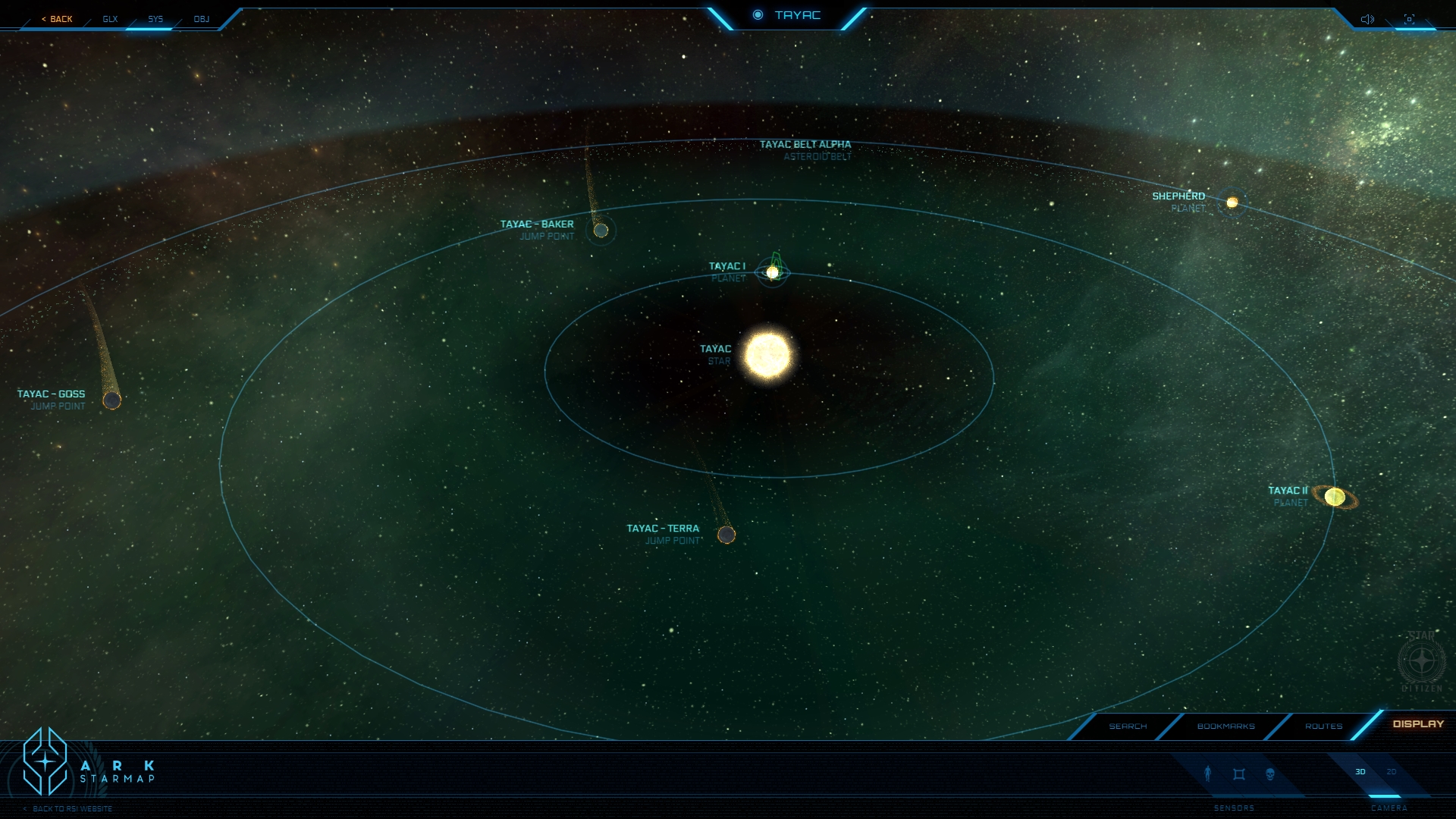Switch to the GLX galaxy view

(x=110, y=19)
